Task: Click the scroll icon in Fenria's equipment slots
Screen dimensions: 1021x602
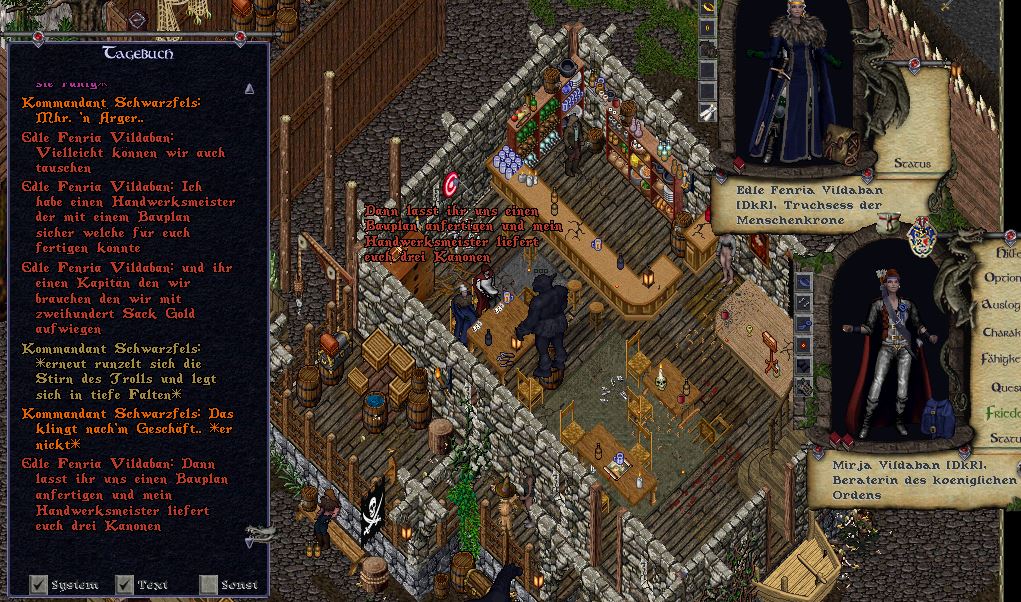Action: pos(708,111)
